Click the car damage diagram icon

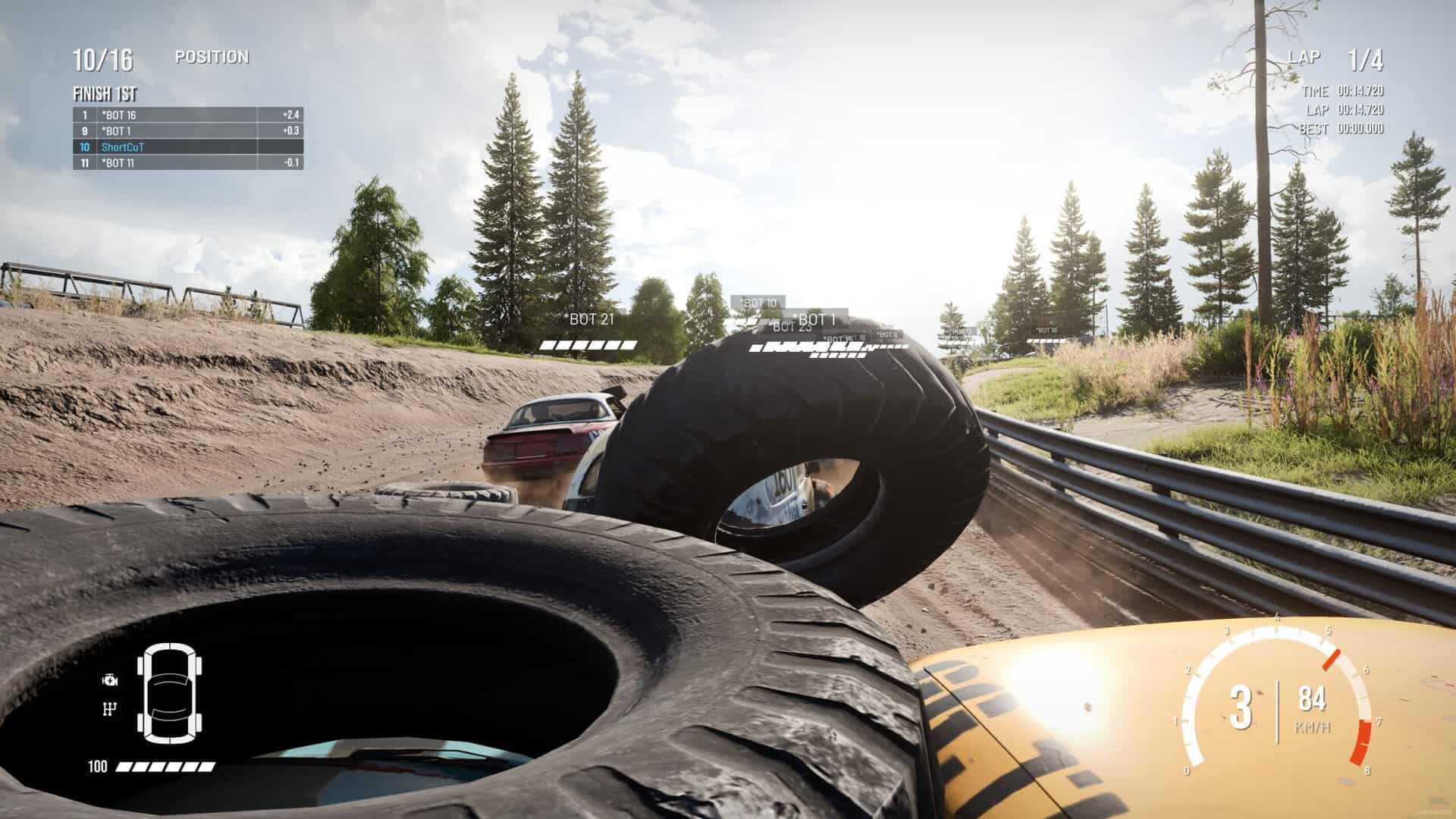[169, 694]
